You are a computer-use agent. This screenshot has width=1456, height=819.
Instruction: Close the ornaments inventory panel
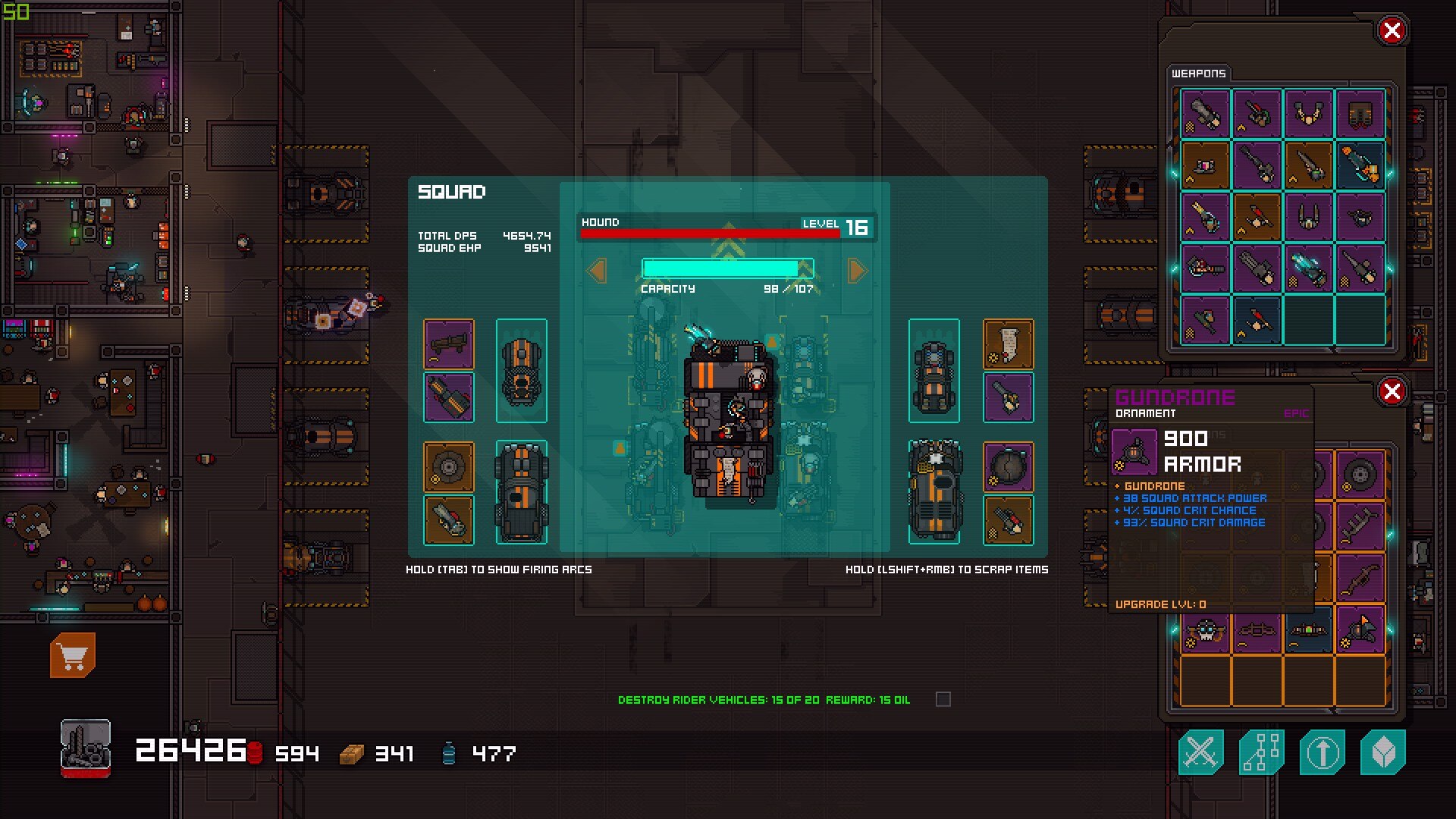pyautogui.click(x=1392, y=392)
